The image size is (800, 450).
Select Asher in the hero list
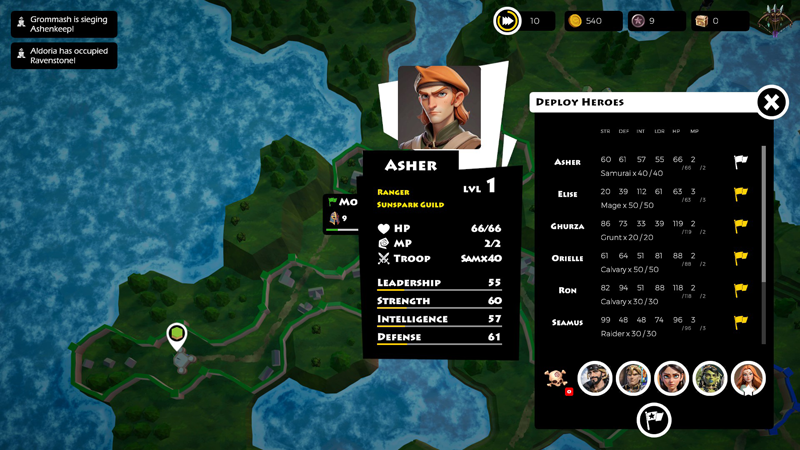(x=567, y=162)
